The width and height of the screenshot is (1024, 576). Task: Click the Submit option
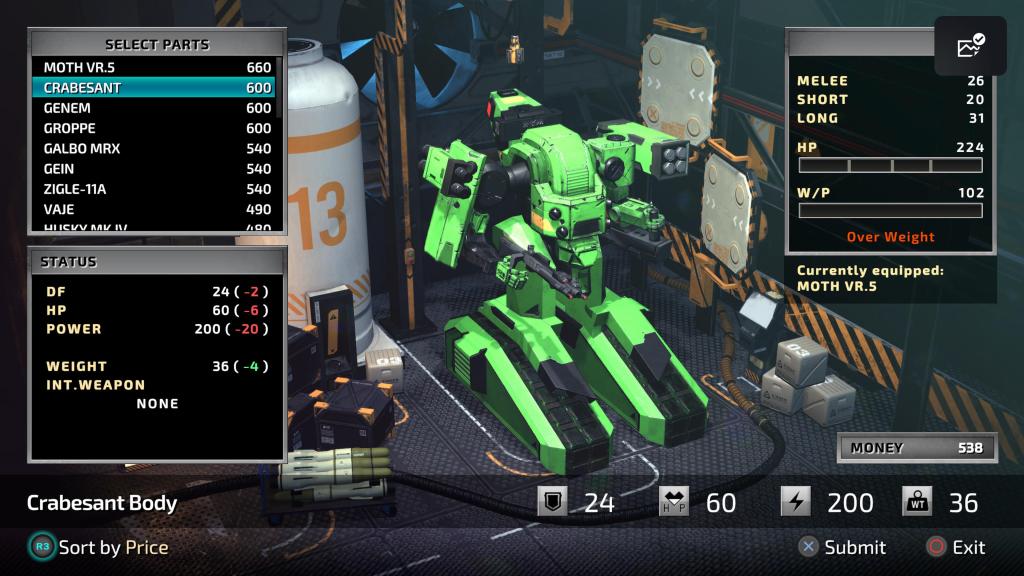841,547
